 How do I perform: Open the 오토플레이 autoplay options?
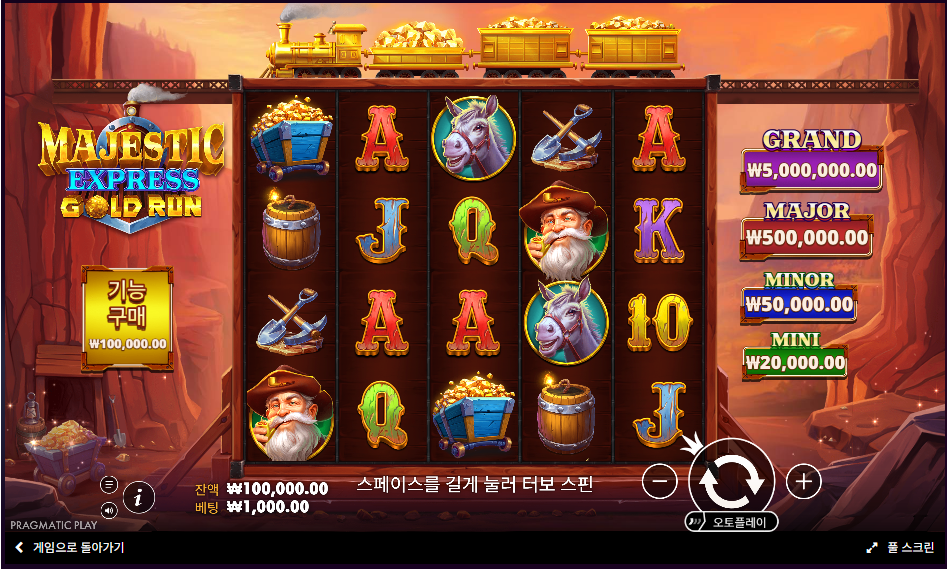click(x=731, y=522)
